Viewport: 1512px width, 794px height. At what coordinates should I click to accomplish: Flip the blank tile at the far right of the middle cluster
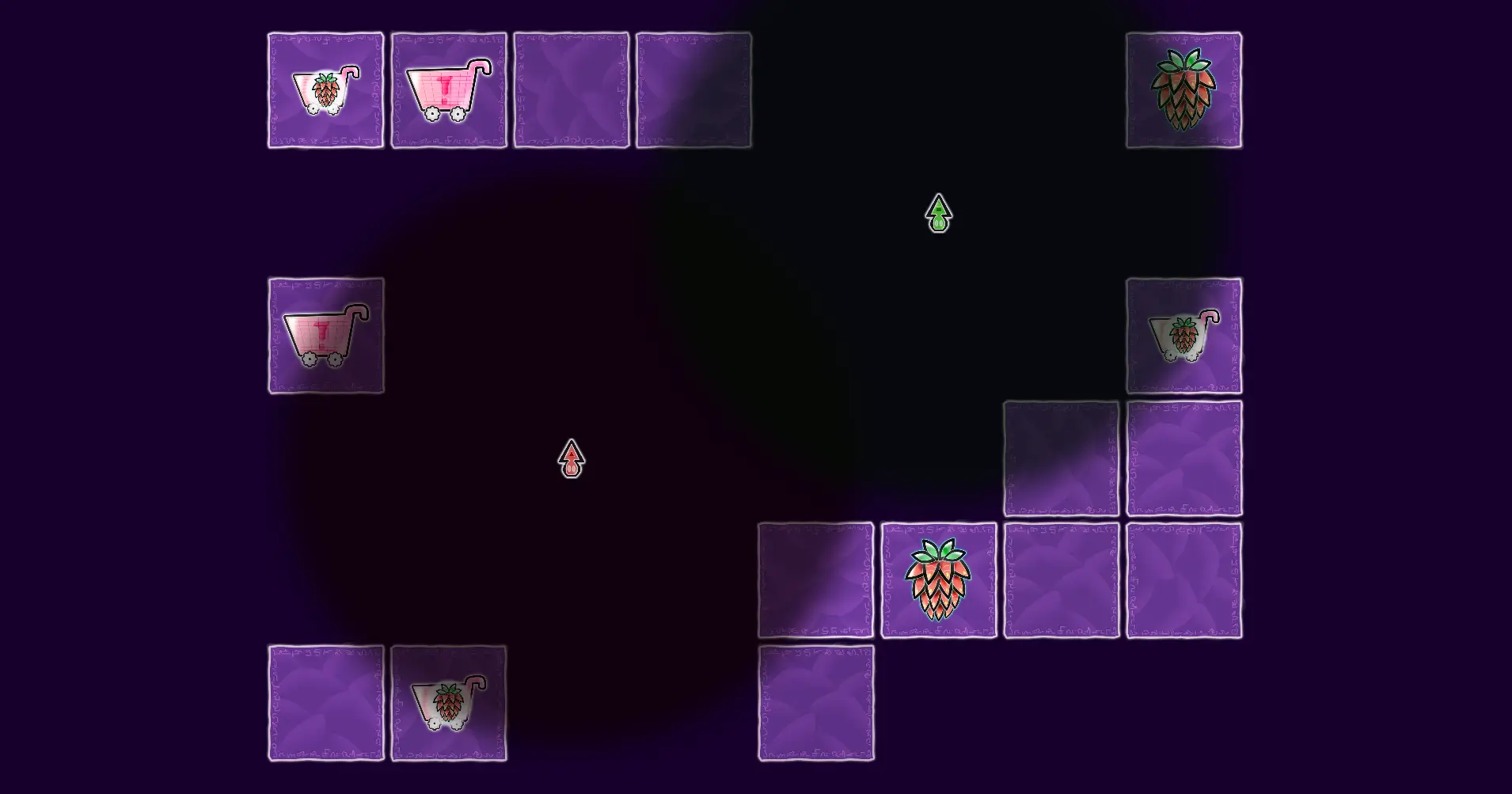1183,457
